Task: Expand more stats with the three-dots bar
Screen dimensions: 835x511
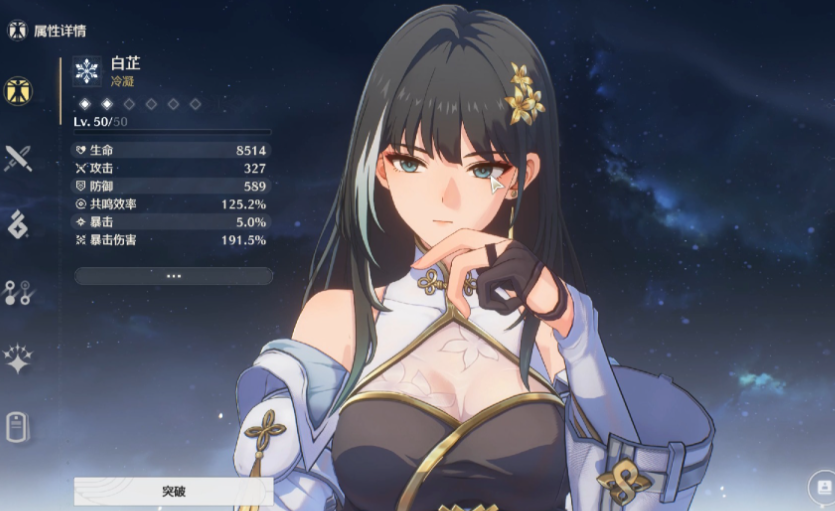Action: 173,275
